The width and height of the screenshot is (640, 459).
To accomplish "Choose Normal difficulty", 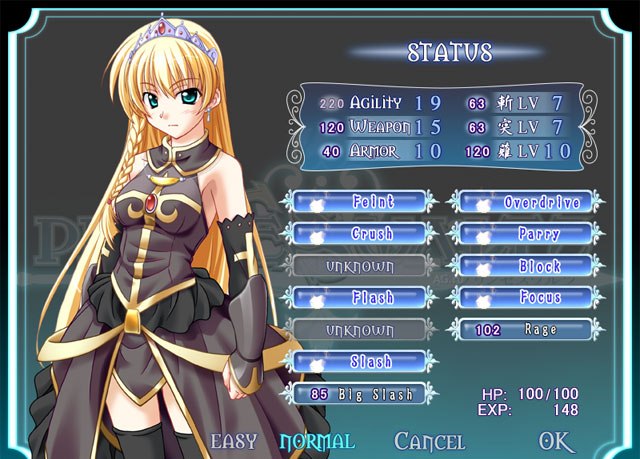I will tap(316, 441).
